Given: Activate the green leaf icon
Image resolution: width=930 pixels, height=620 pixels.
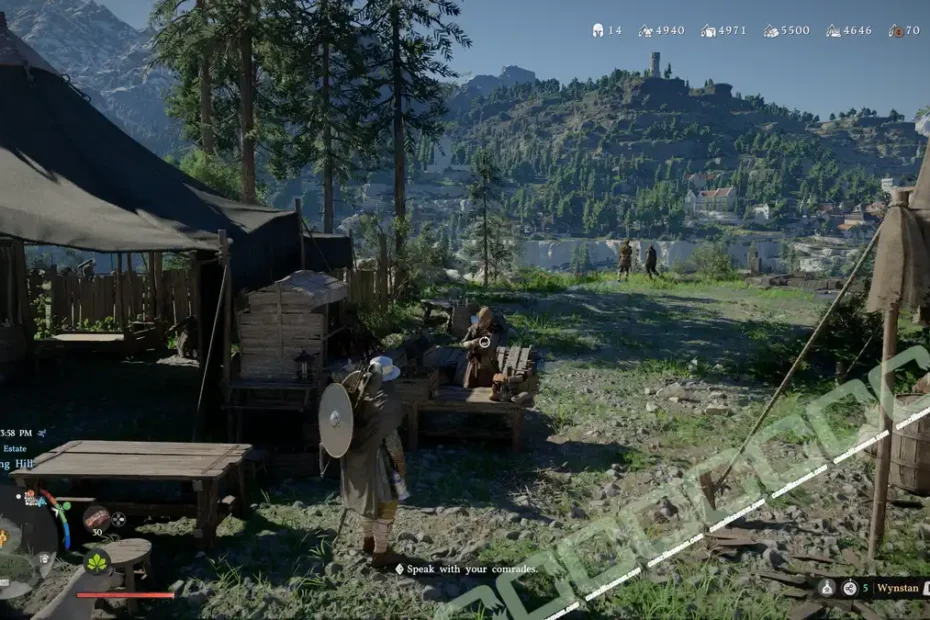Looking at the screenshot, I should [x=97, y=562].
